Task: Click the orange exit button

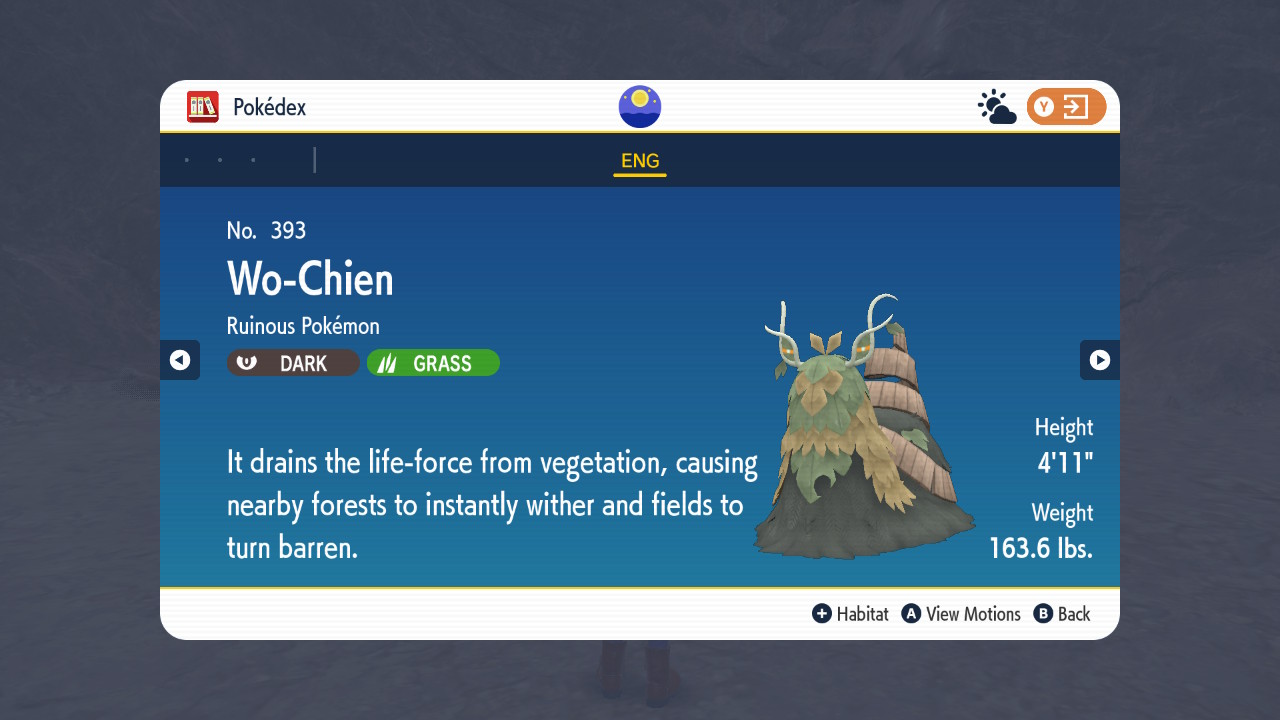Action: pyautogui.click(x=1066, y=107)
